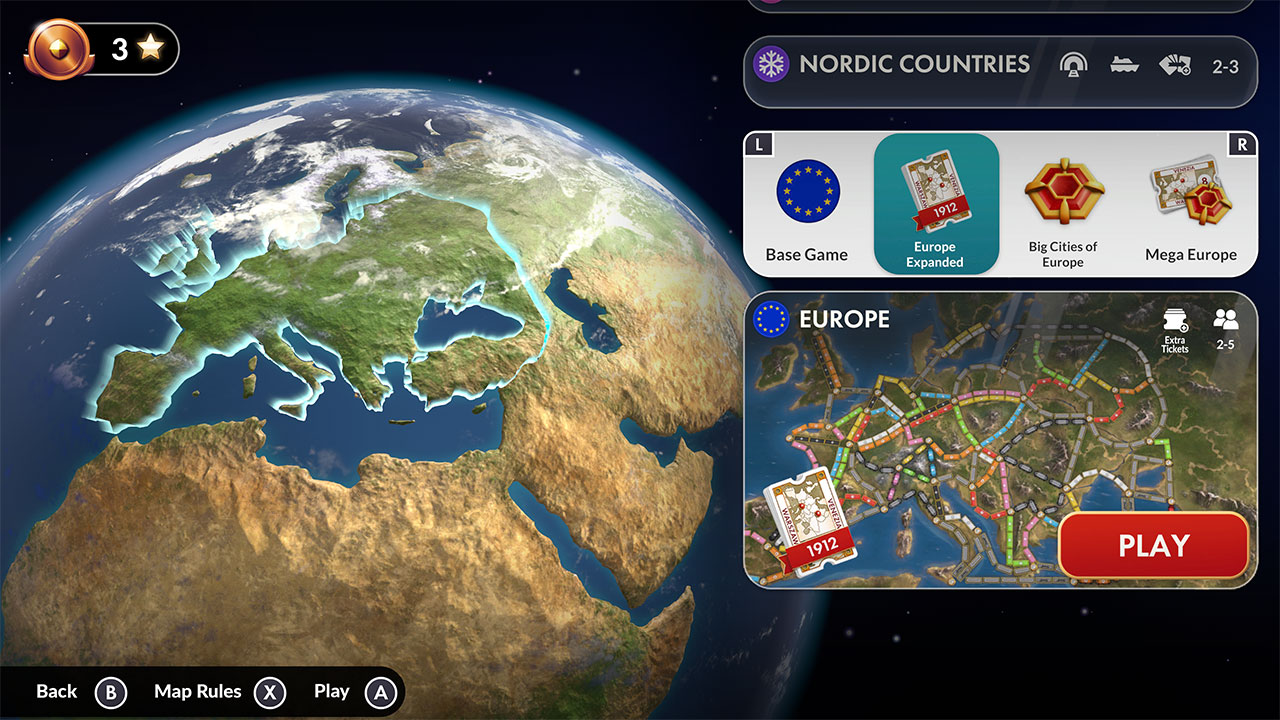Viewport: 1280px width, 720px height.
Task: Click the ferry icon on the Nordic Countries banner
Action: click(x=1124, y=64)
